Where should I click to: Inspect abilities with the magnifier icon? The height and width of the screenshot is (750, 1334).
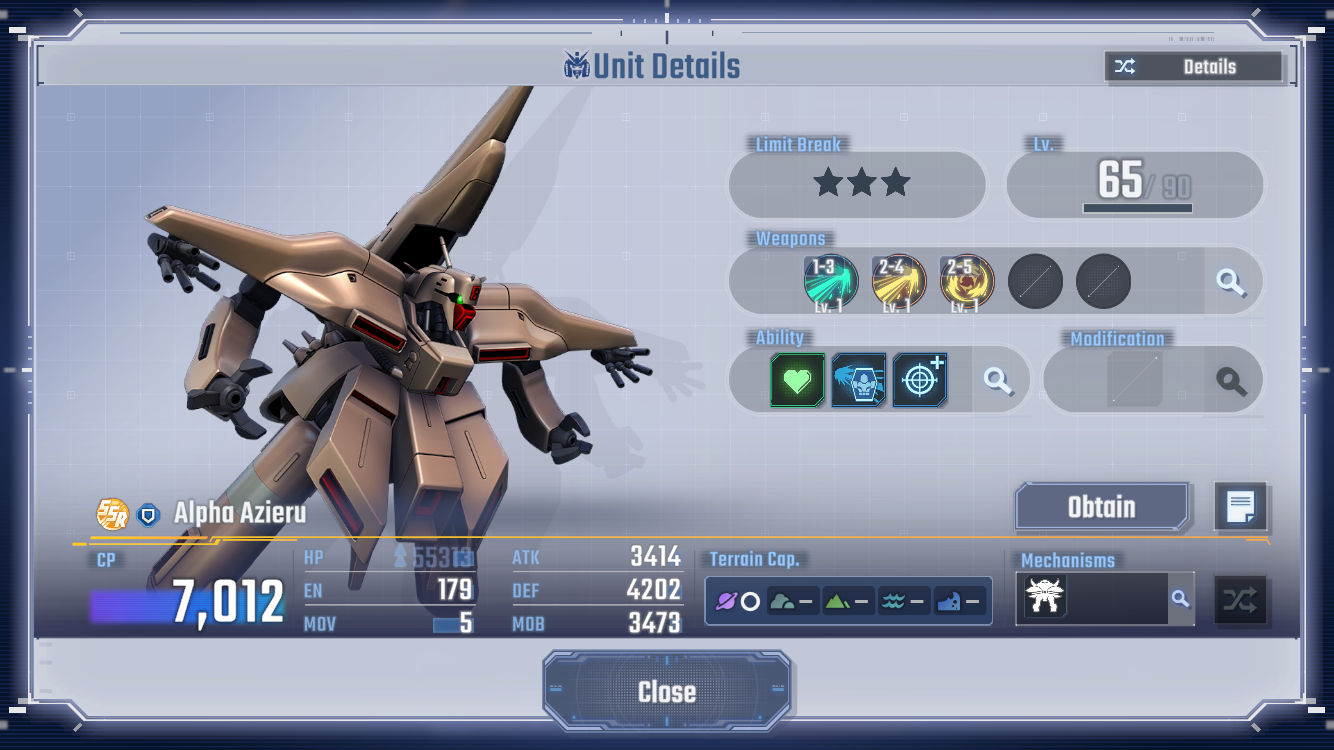pyautogui.click(x=998, y=380)
